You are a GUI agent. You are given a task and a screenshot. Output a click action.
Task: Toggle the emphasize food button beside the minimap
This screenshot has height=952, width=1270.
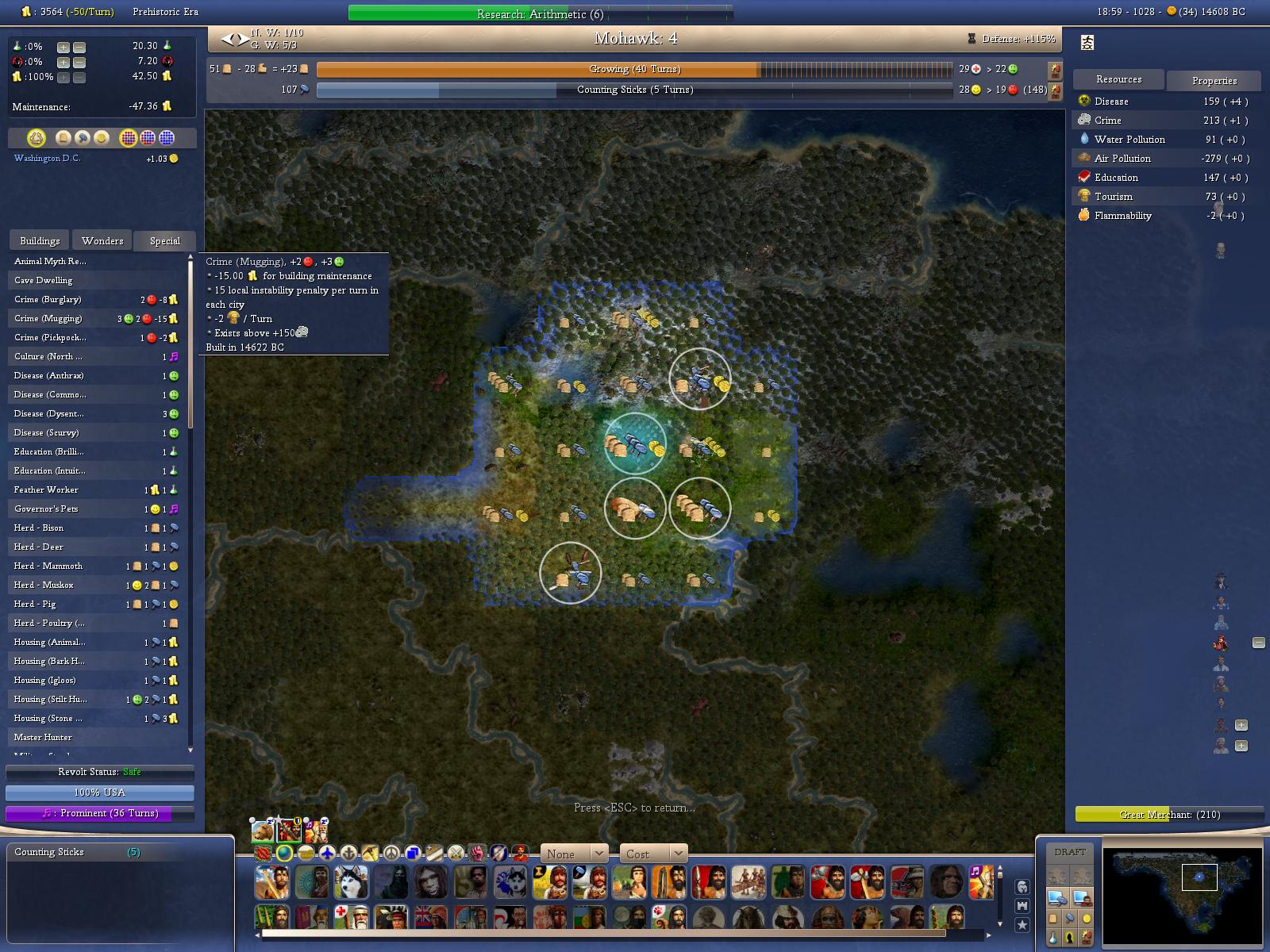(1053, 918)
